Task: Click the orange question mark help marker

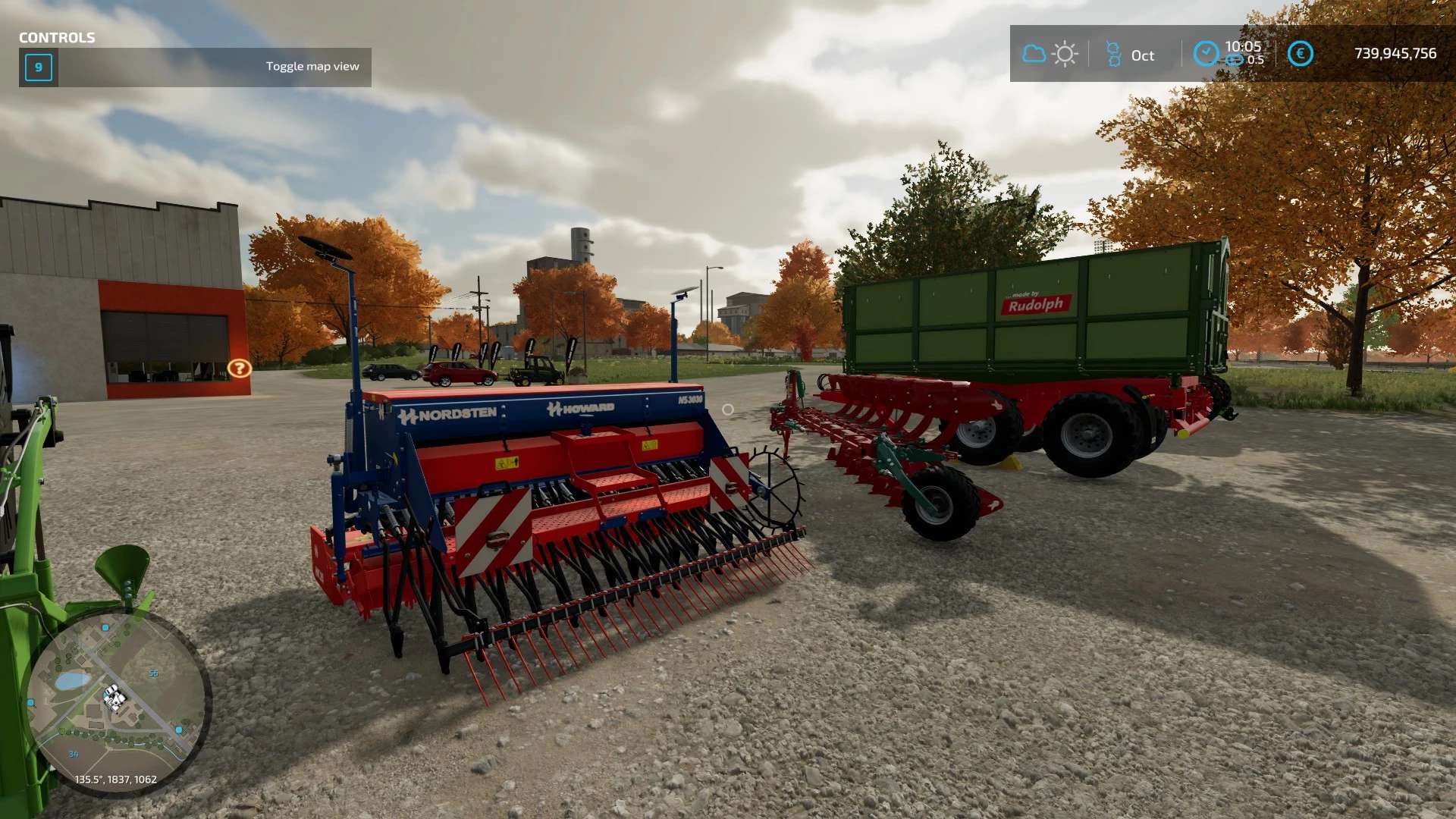Action: coord(239,369)
